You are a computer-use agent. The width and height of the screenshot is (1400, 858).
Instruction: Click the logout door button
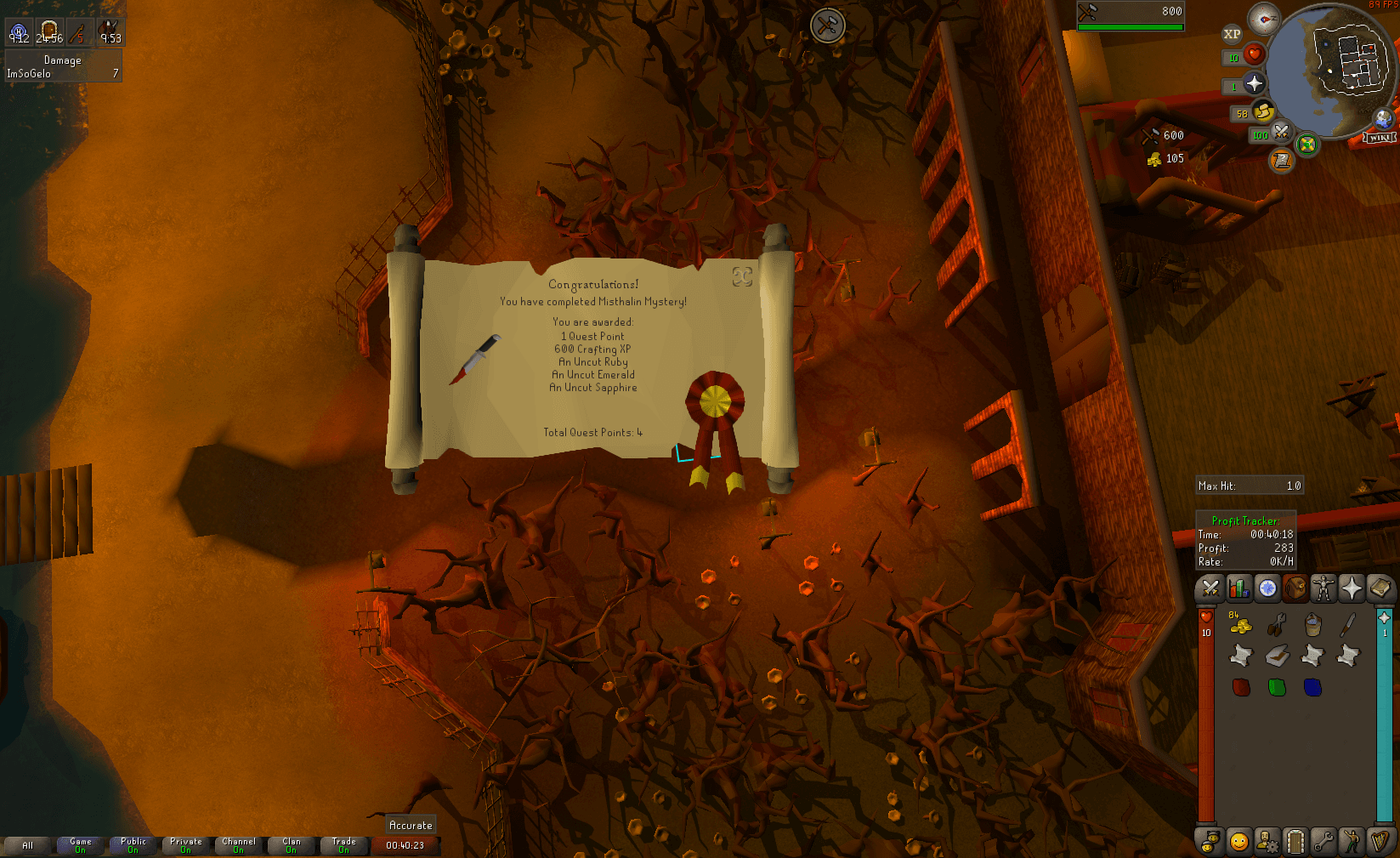click(1295, 843)
